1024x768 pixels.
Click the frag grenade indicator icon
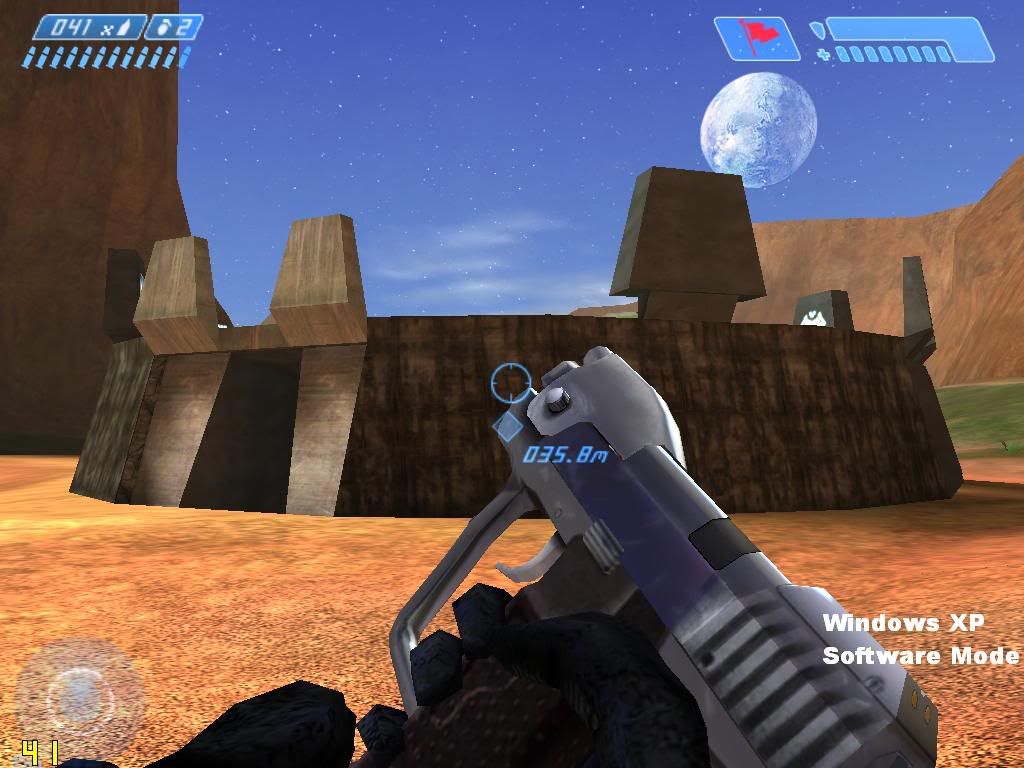coord(164,27)
